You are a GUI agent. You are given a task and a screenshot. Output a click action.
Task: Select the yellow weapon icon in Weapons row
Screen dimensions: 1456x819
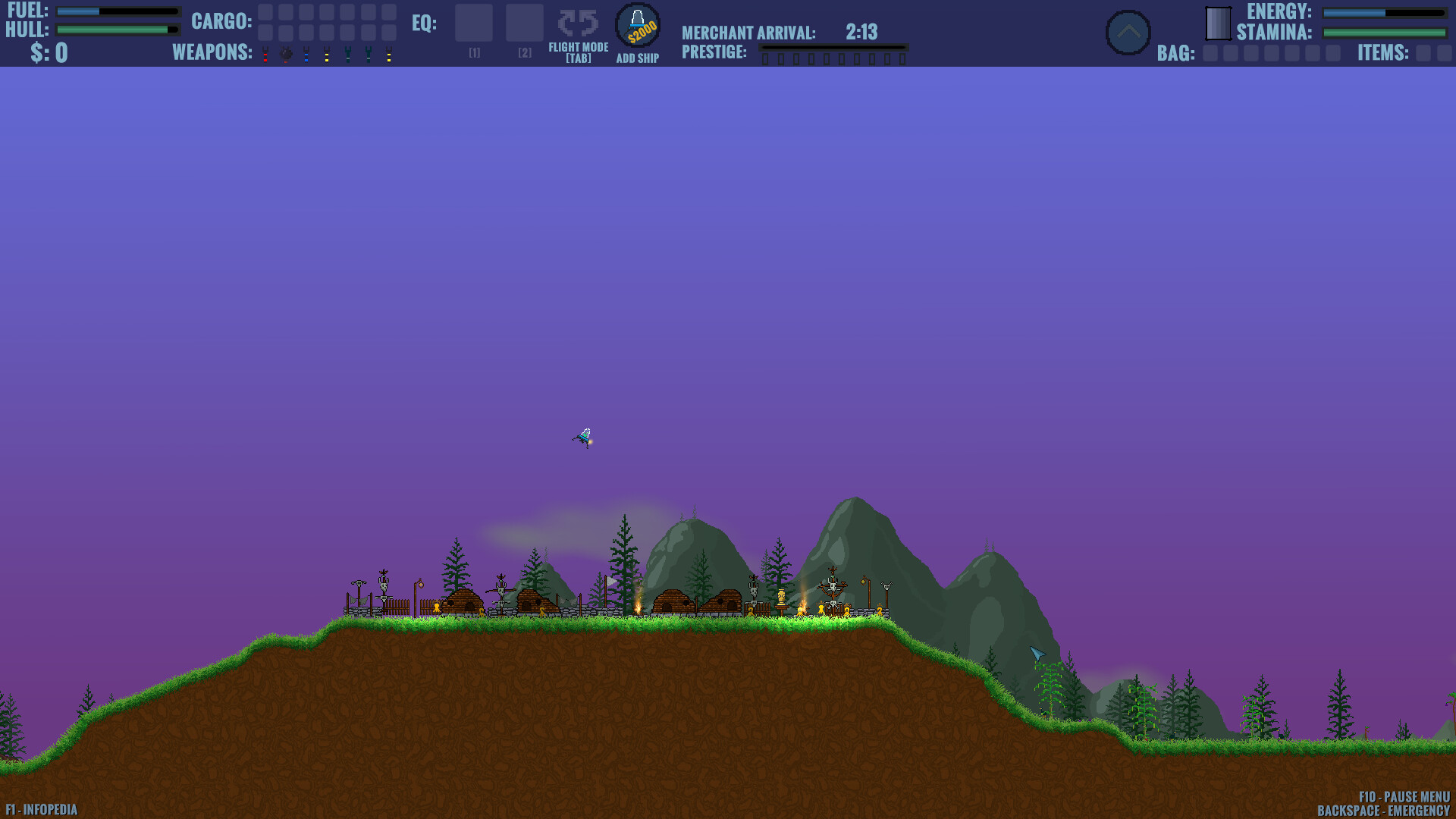coord(328,55)
